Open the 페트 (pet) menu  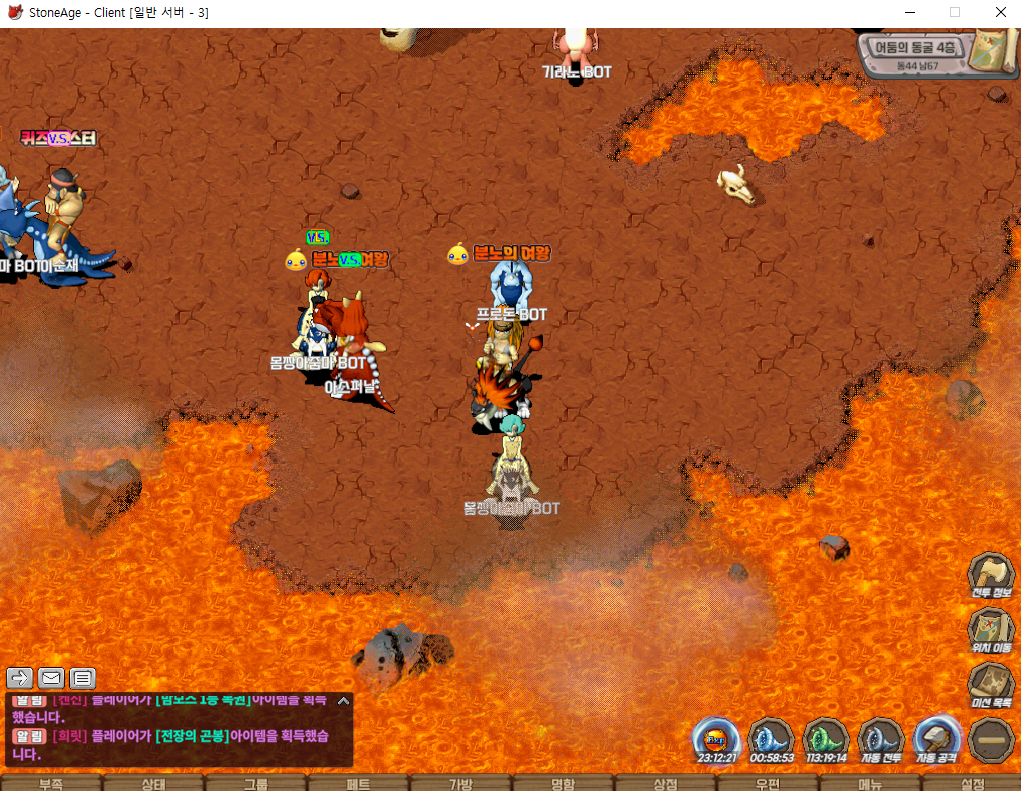(x=357, y=784)
